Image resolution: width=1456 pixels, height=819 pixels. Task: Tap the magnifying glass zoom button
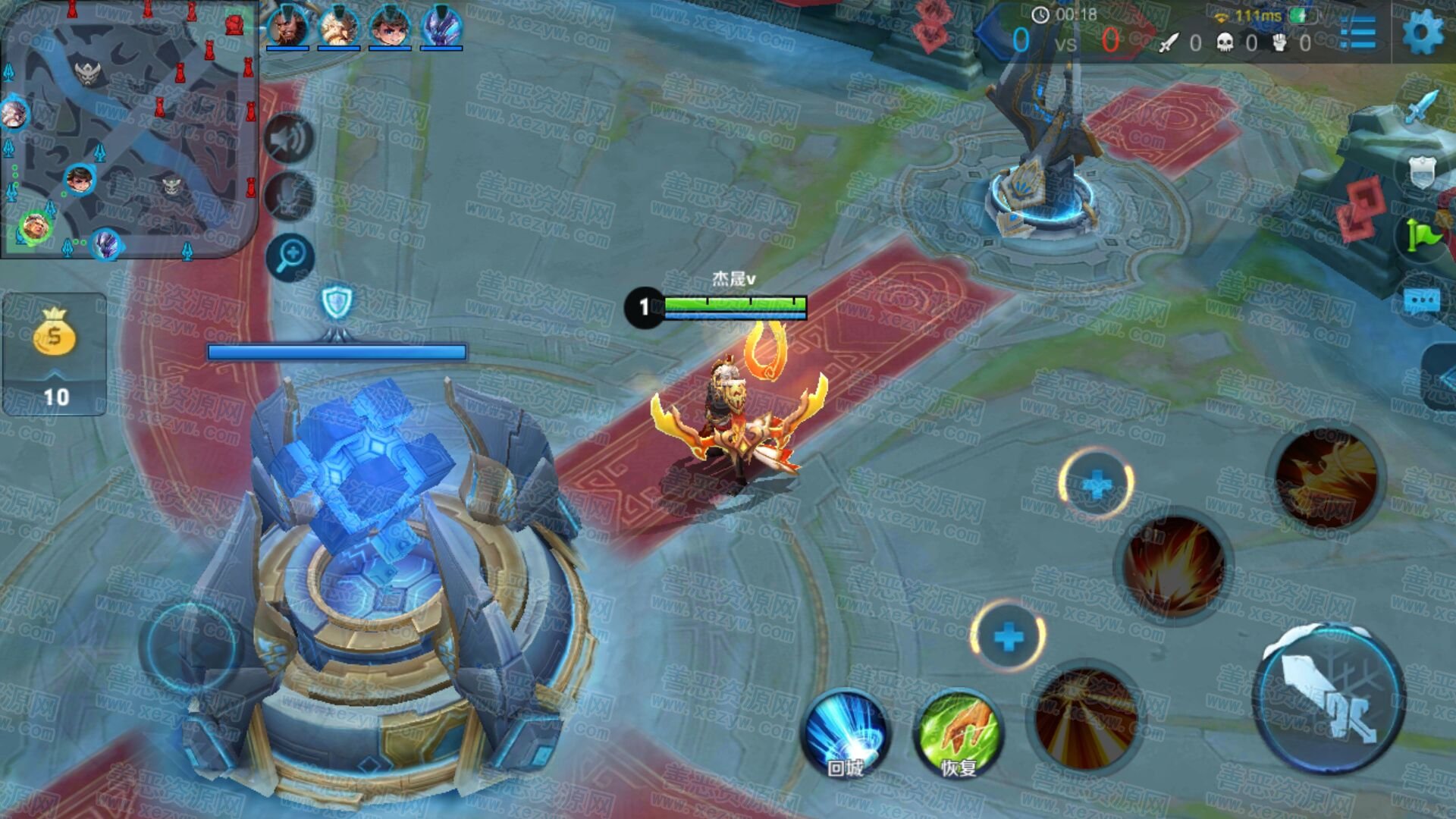tap(290, 256)
